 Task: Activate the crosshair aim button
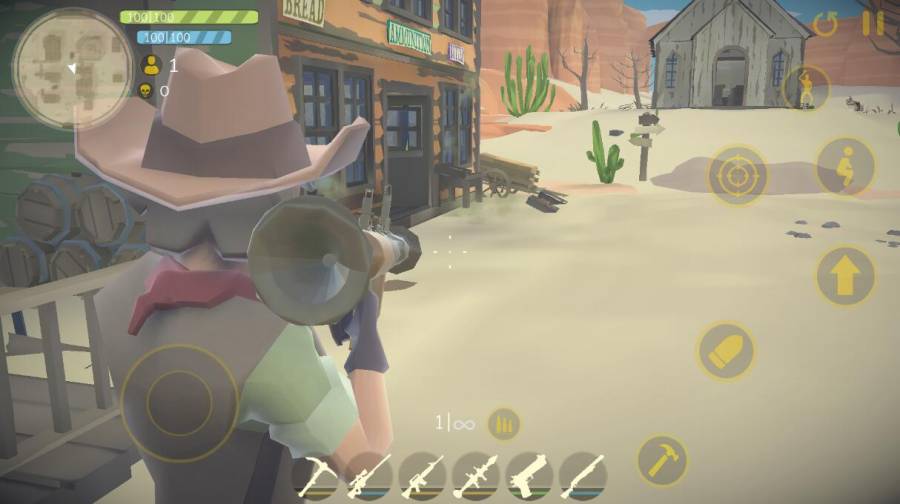coord(738,177)
